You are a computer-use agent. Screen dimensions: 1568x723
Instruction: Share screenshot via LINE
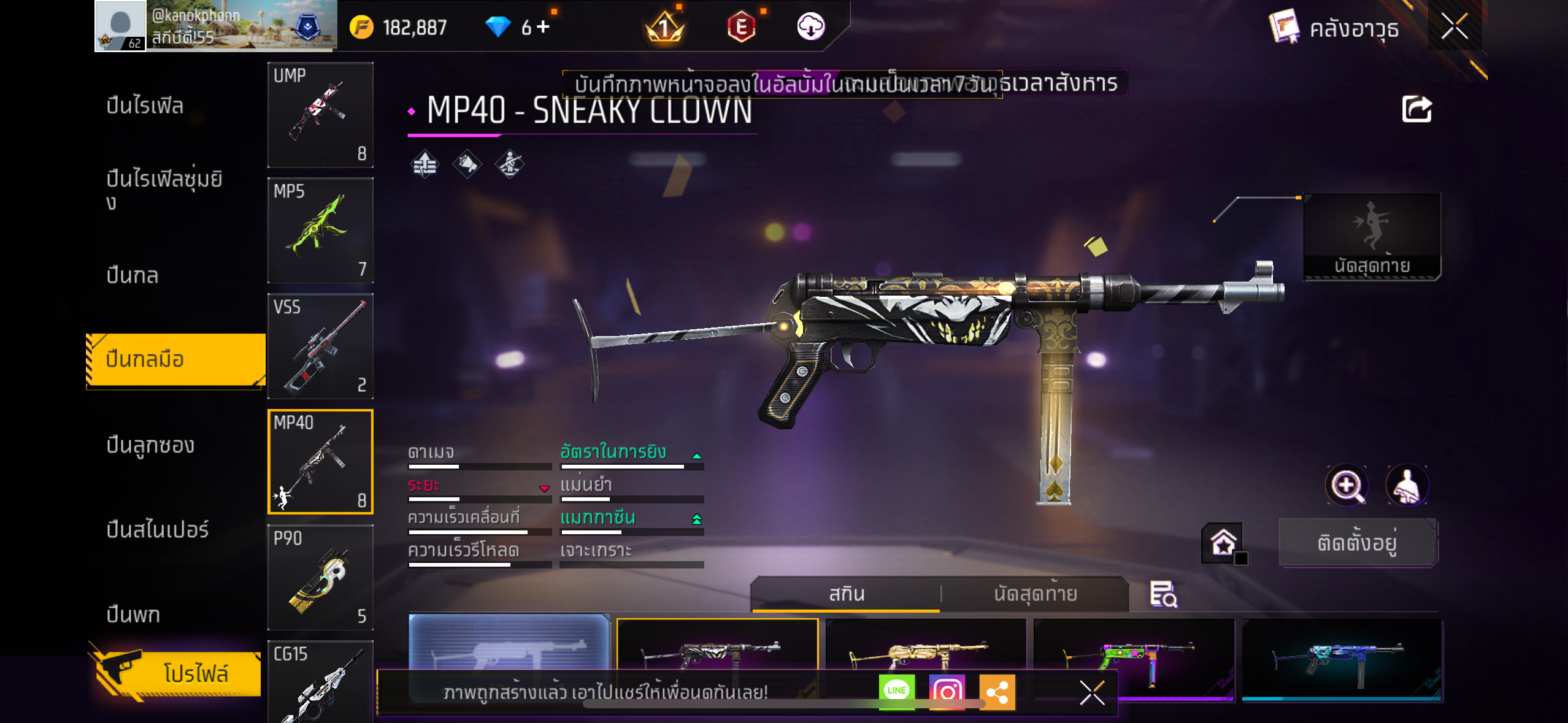pyautogui.click(x=896, y=691)
